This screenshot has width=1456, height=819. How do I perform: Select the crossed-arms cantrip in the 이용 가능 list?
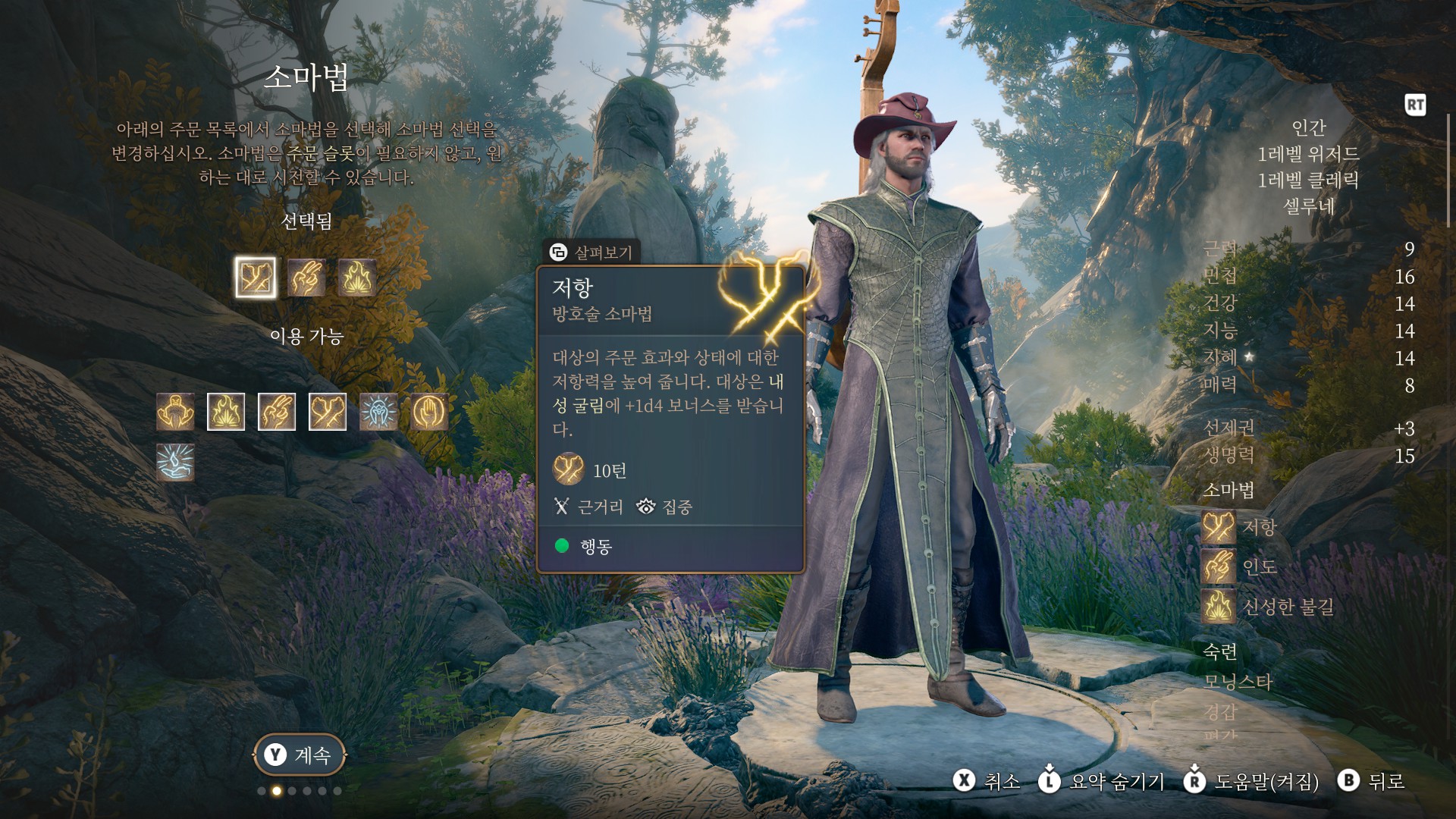pos(328,412)
